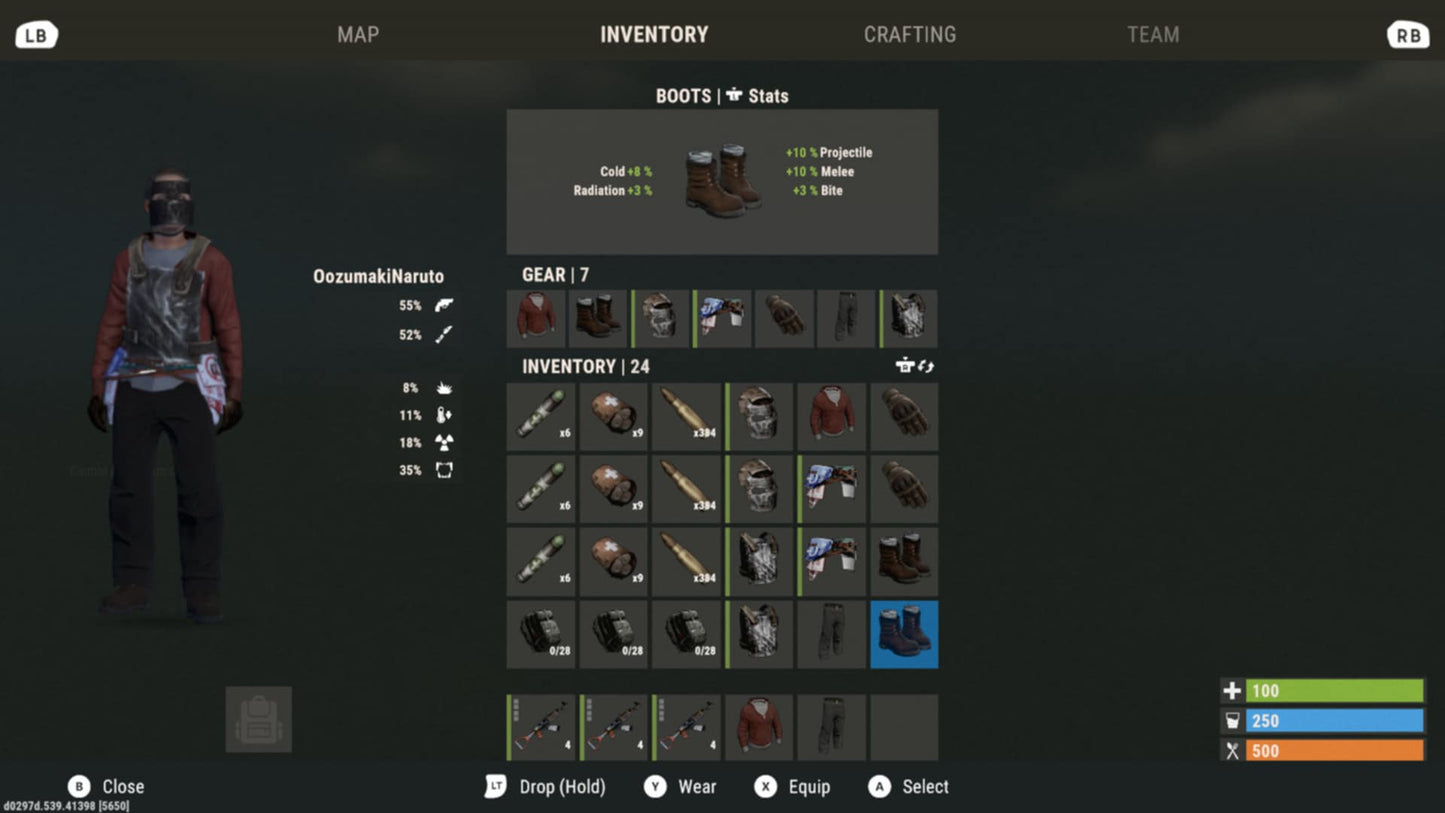Choose the brown boots in the Gear row
Image resolution: width=1445 pixels, height=813 pixels.
(598, 319)
